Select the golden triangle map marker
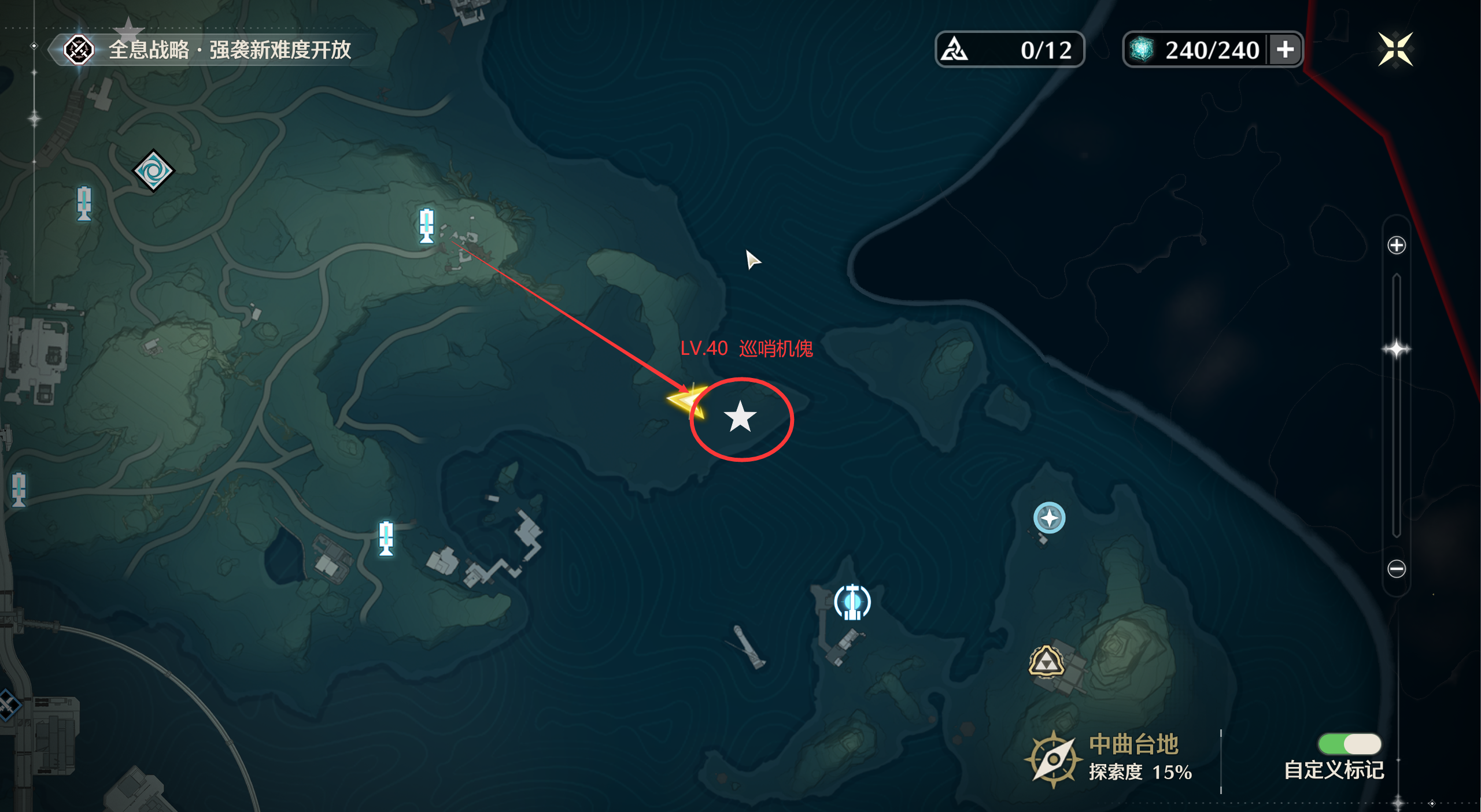Viewport: 1481px width, 812px height. click(1046, 662)
